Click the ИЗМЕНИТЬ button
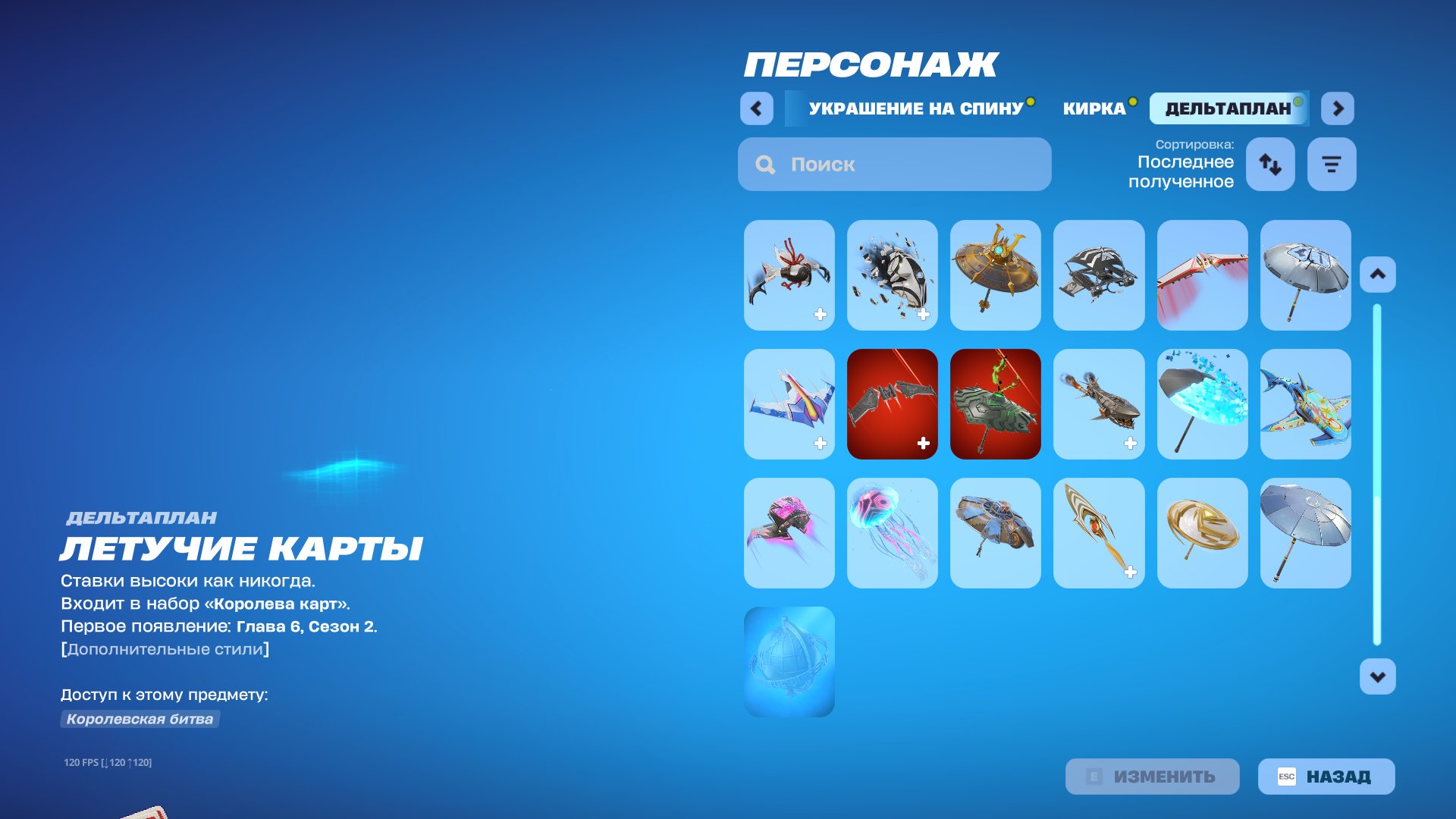Image resolution: width=1456 pixels, height=819 pixels. (x=1151, y=776)
